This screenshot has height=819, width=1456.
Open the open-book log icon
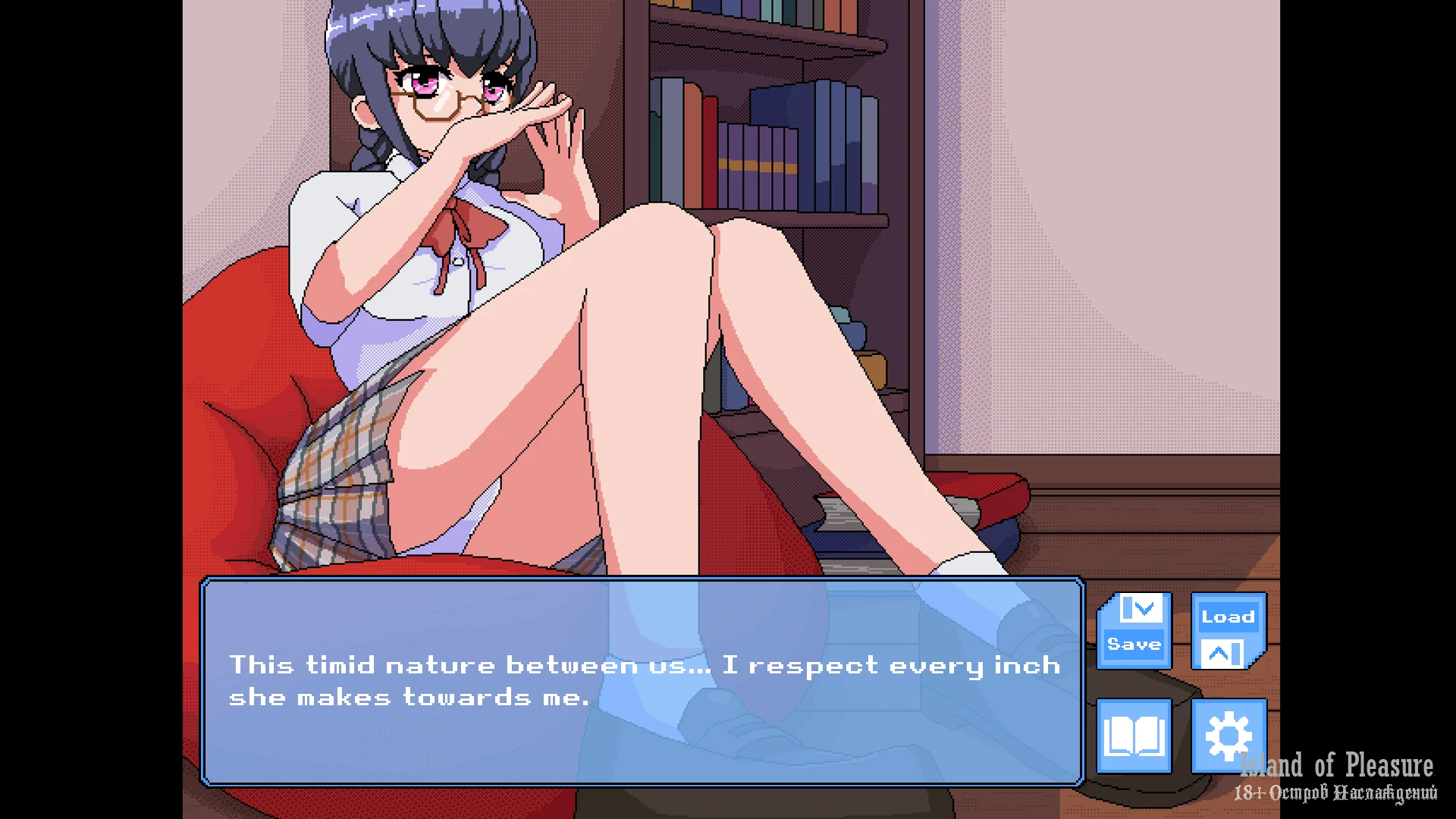(x=1134, y=736)
